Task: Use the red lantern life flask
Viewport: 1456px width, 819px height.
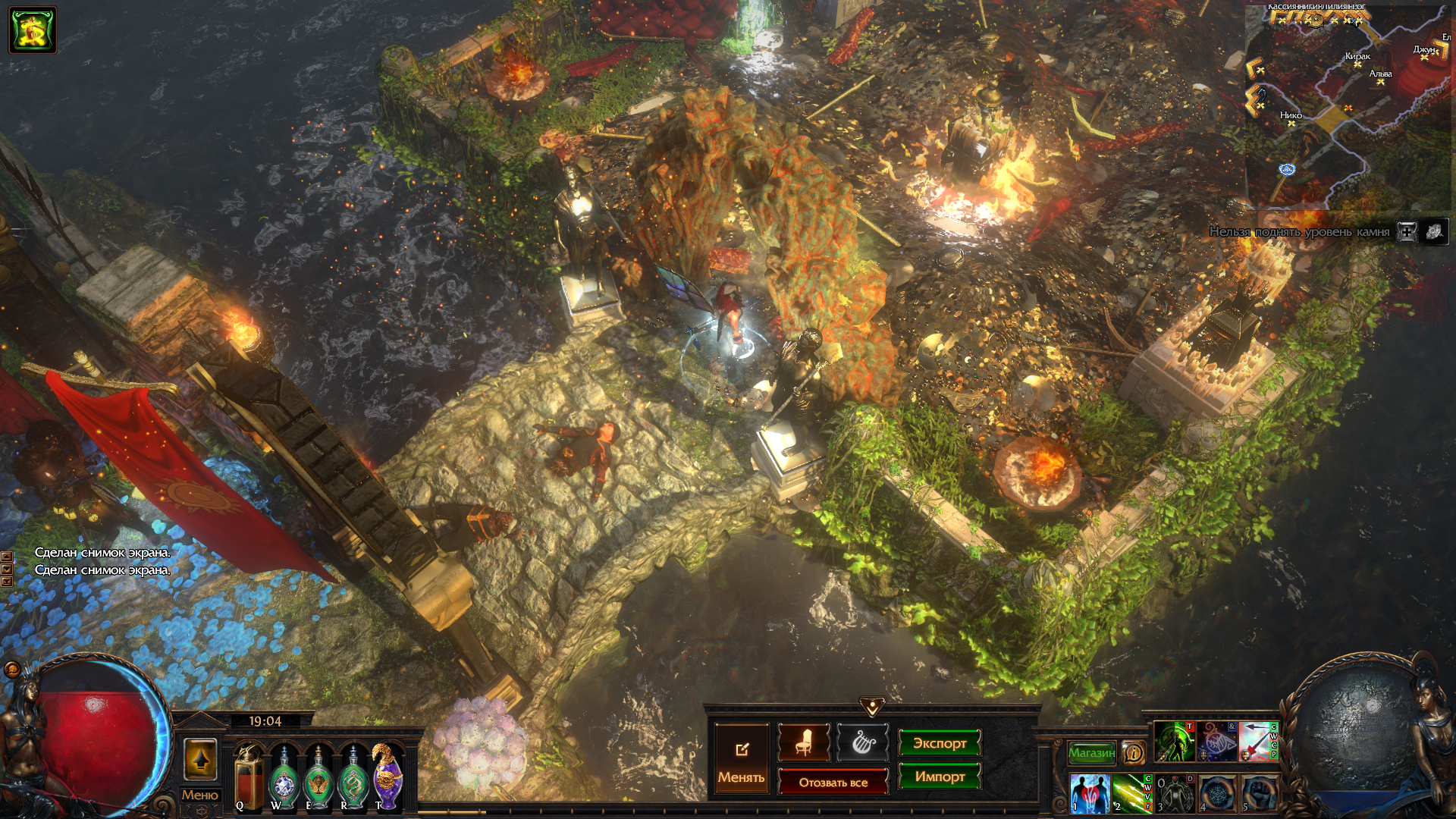Action: [x=248, y=778]
